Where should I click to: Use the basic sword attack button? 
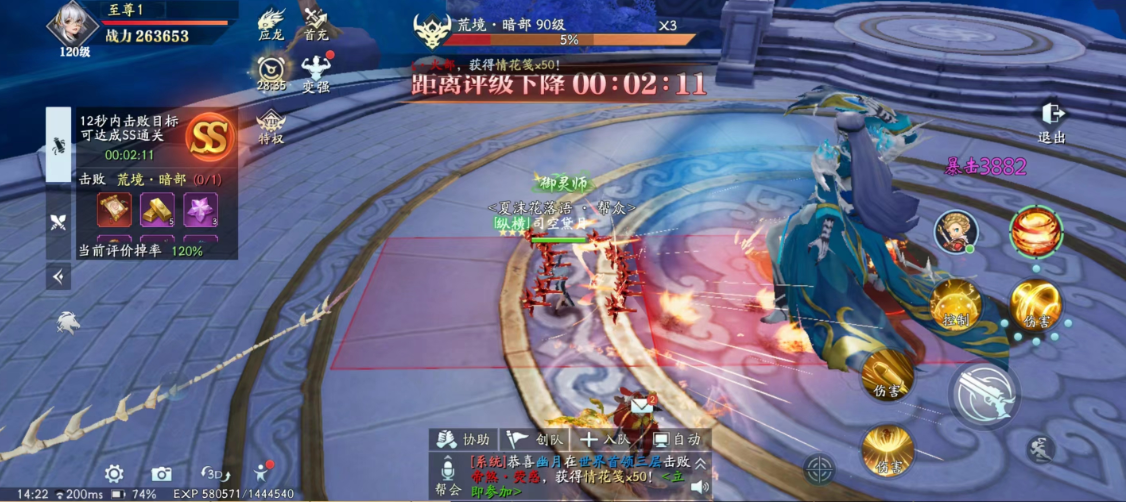click(x=985, y=394)
